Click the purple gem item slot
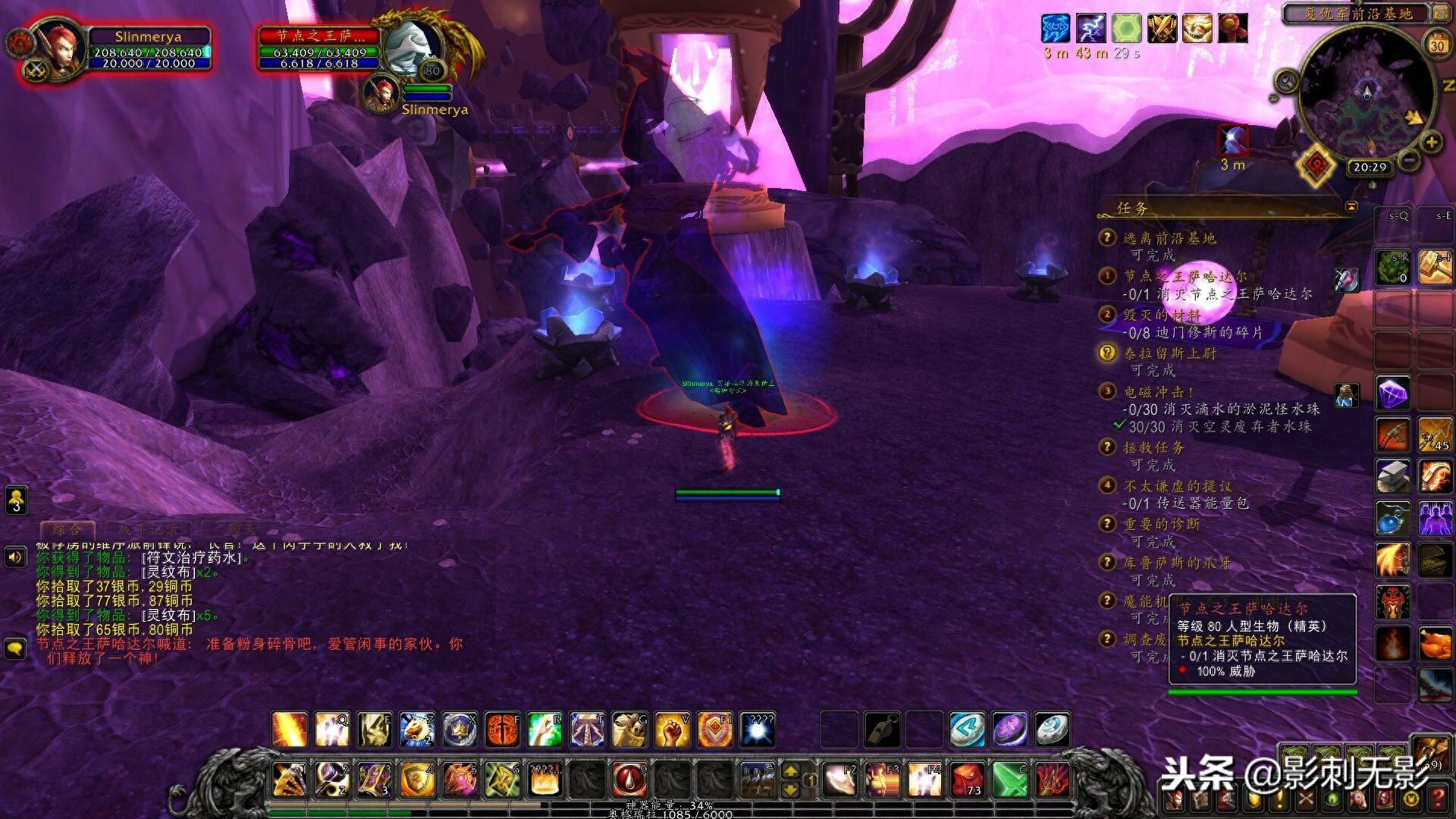The image size is (1456, 819). pyautogui.click(x=1393, y=394)
